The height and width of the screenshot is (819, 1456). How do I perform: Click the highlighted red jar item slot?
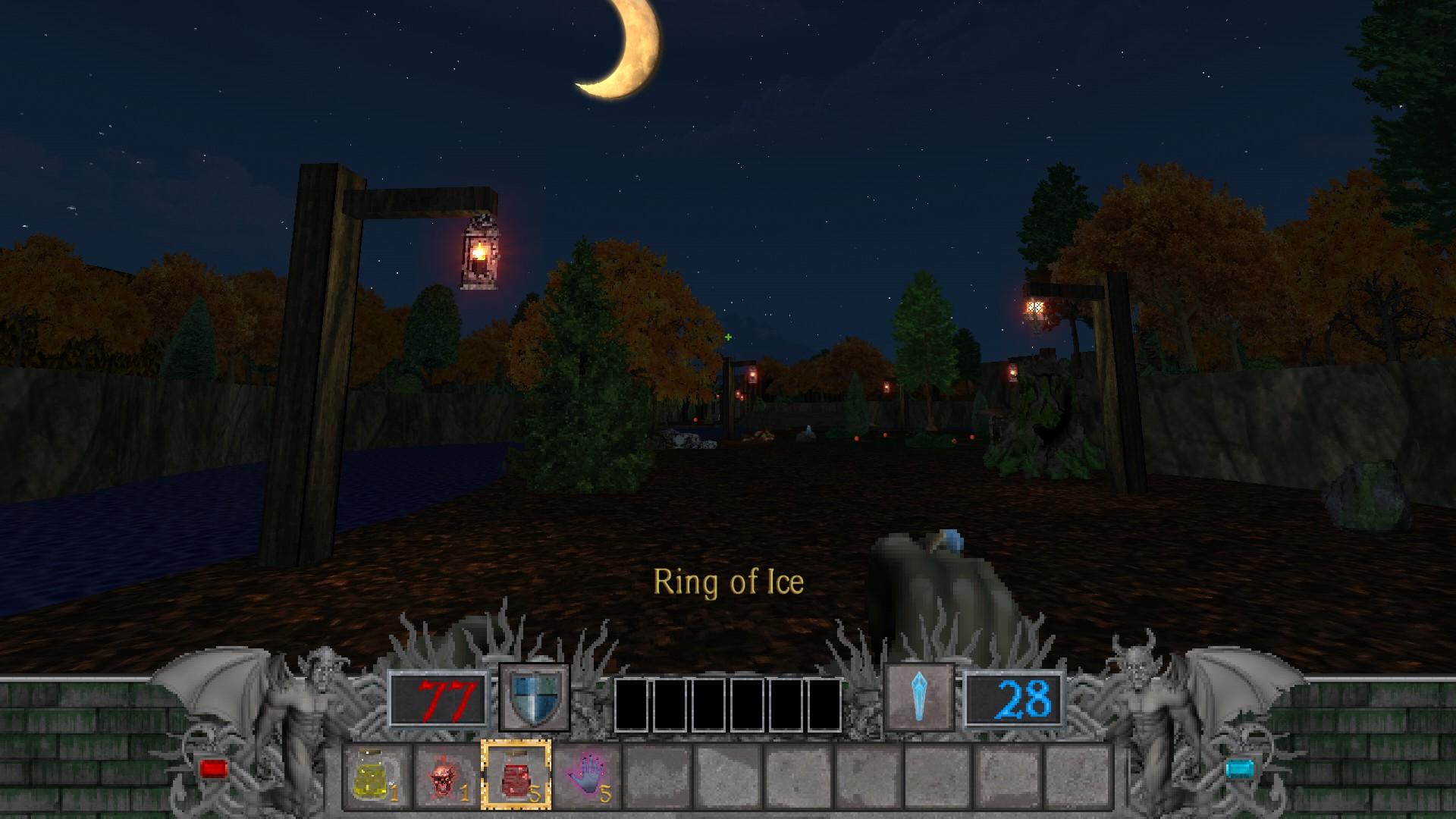tap(516, 774)
